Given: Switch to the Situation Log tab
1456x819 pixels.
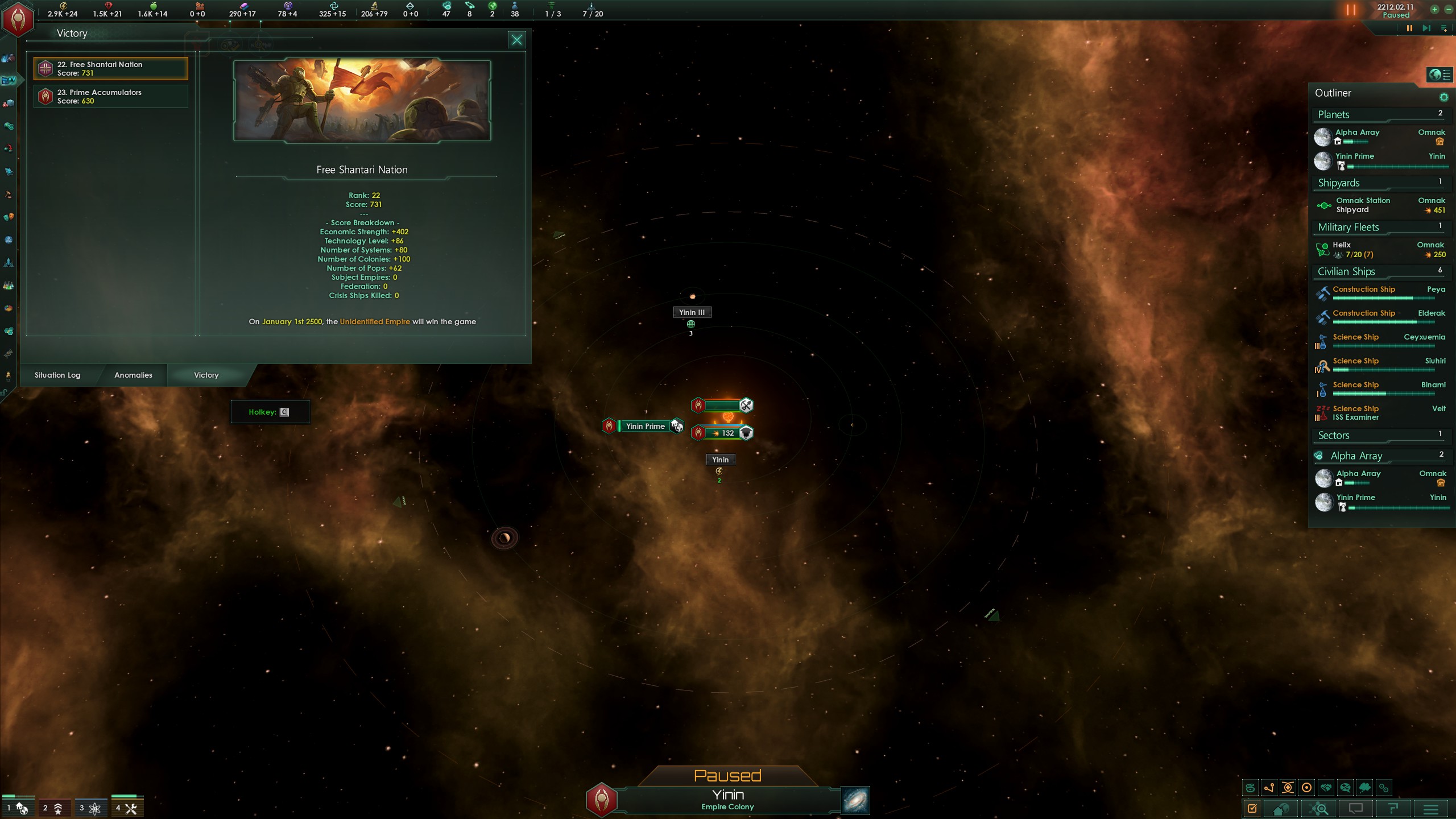Looking at the screenshot, I should point(57,375).
